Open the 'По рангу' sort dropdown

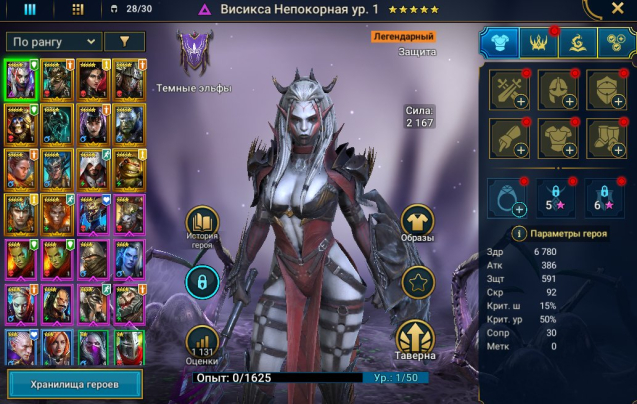pyautogui.click(x=53, y=41)
